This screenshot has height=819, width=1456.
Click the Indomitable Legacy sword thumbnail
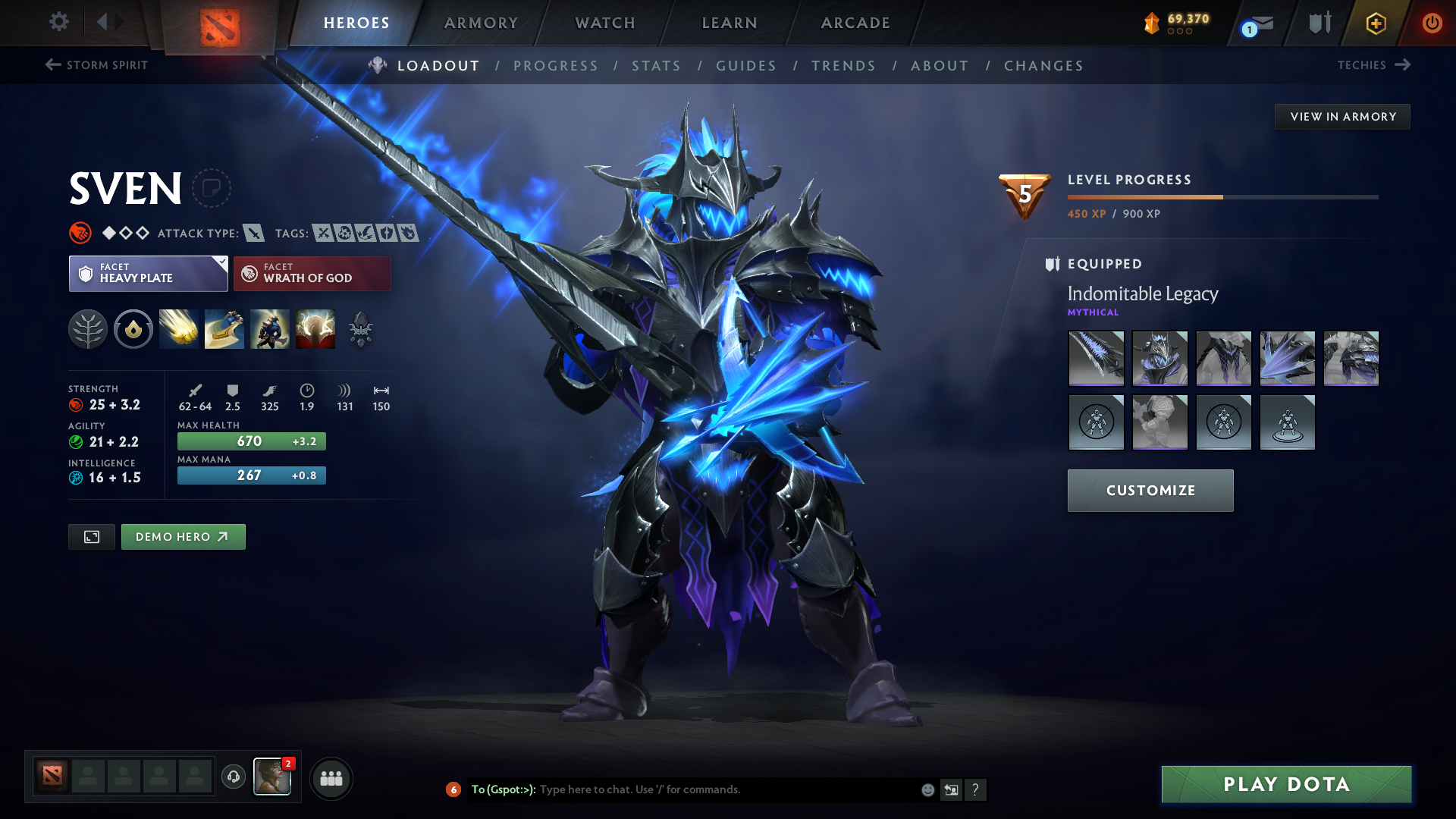click(1096, 358)
